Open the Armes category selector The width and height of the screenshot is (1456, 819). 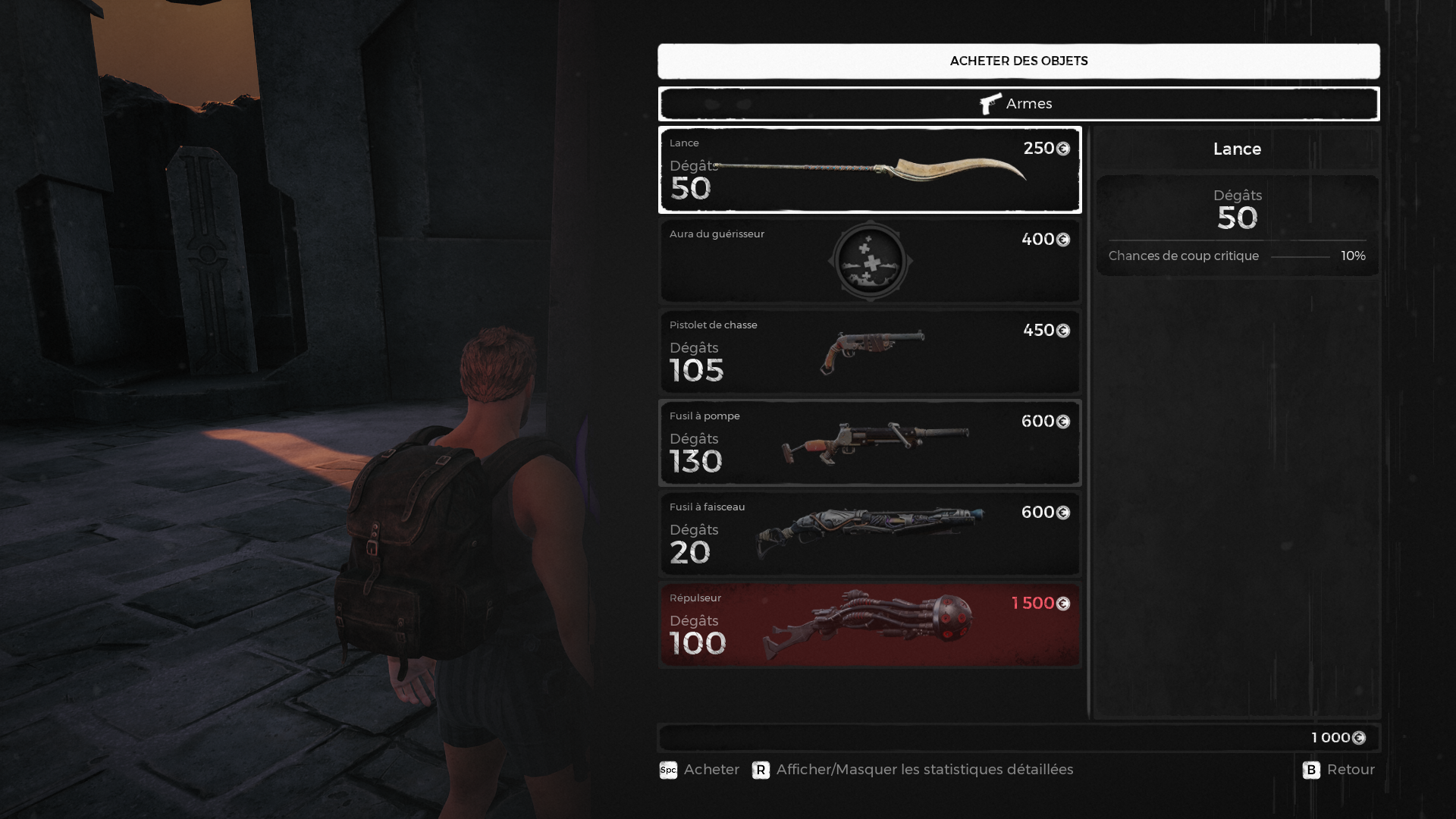click(x=1018, y=104)
